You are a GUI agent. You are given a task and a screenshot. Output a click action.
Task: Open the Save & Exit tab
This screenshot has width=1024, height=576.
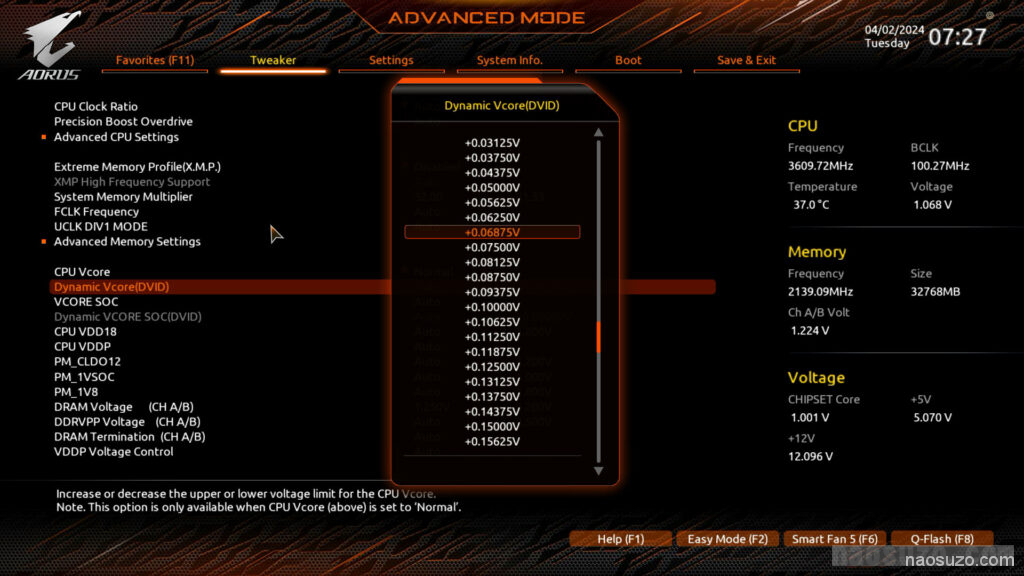(x=746, y=60)
